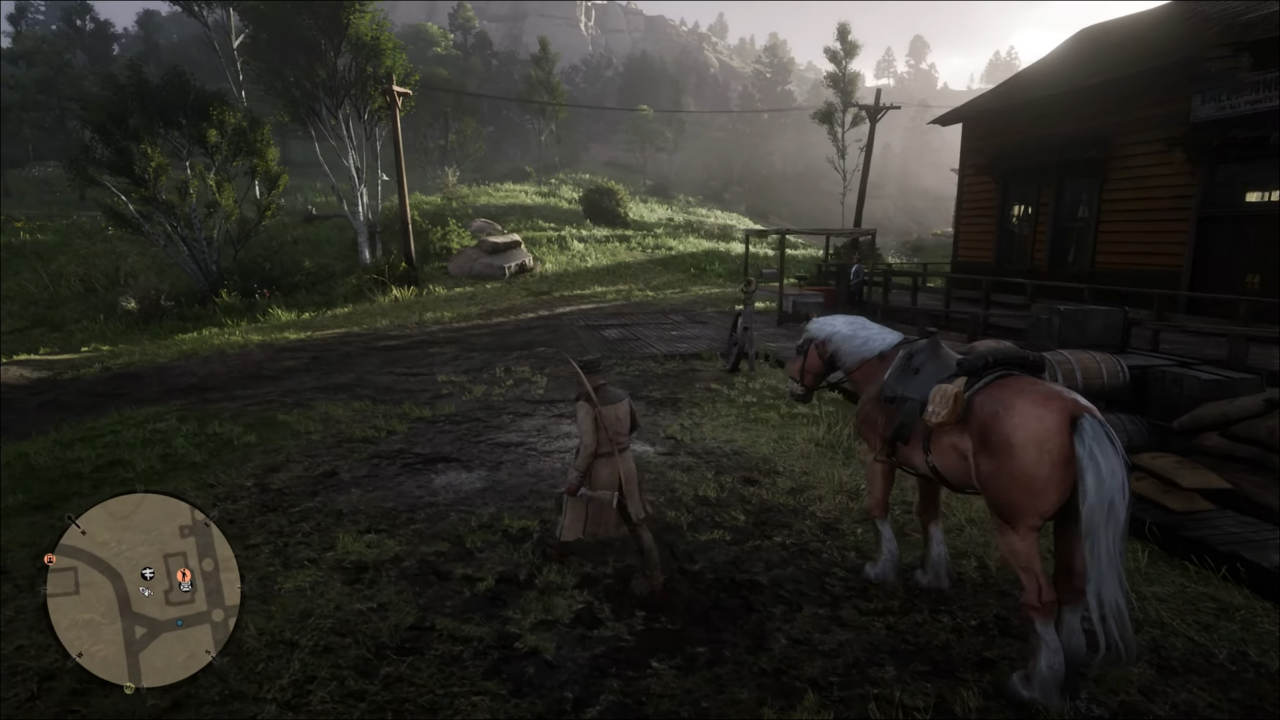1280x720 pixels.
Task: Click the orange NPC marker on the minimap
Action: (x=183, y=574)
